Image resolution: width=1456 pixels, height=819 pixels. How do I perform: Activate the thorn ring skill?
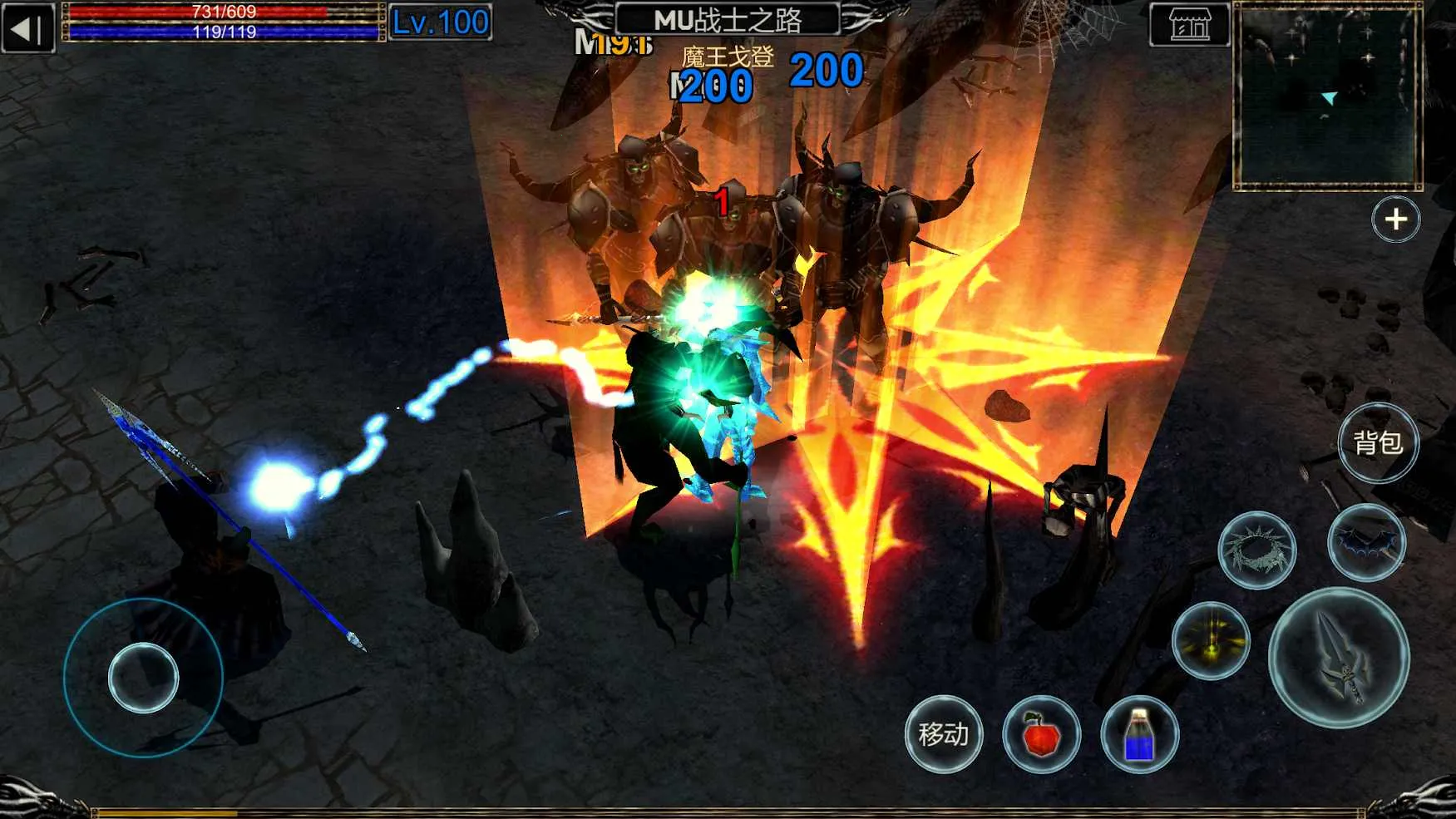(1256, 550)
